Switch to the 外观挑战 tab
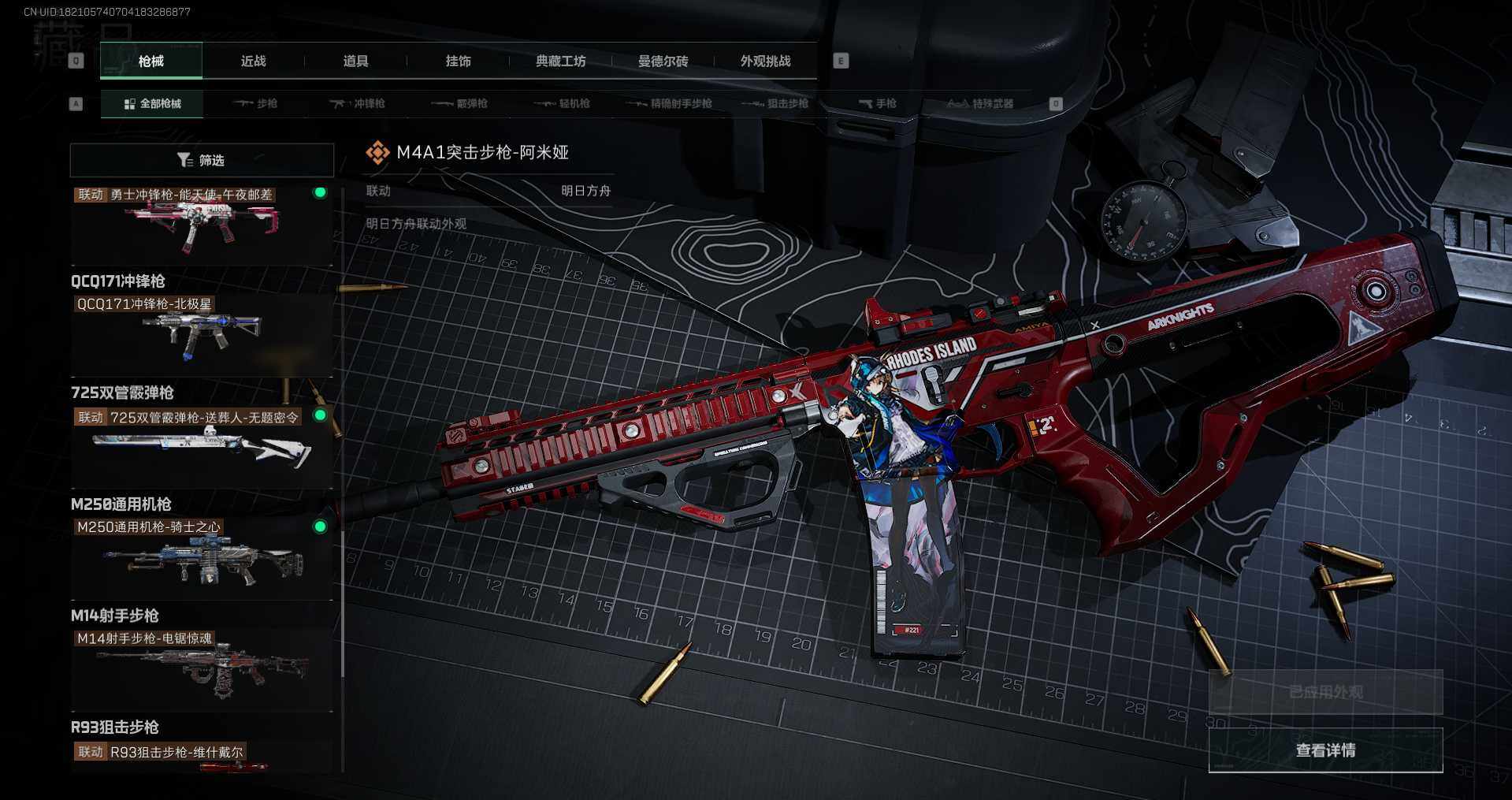The image size is (1512, 800). point(765,61)
